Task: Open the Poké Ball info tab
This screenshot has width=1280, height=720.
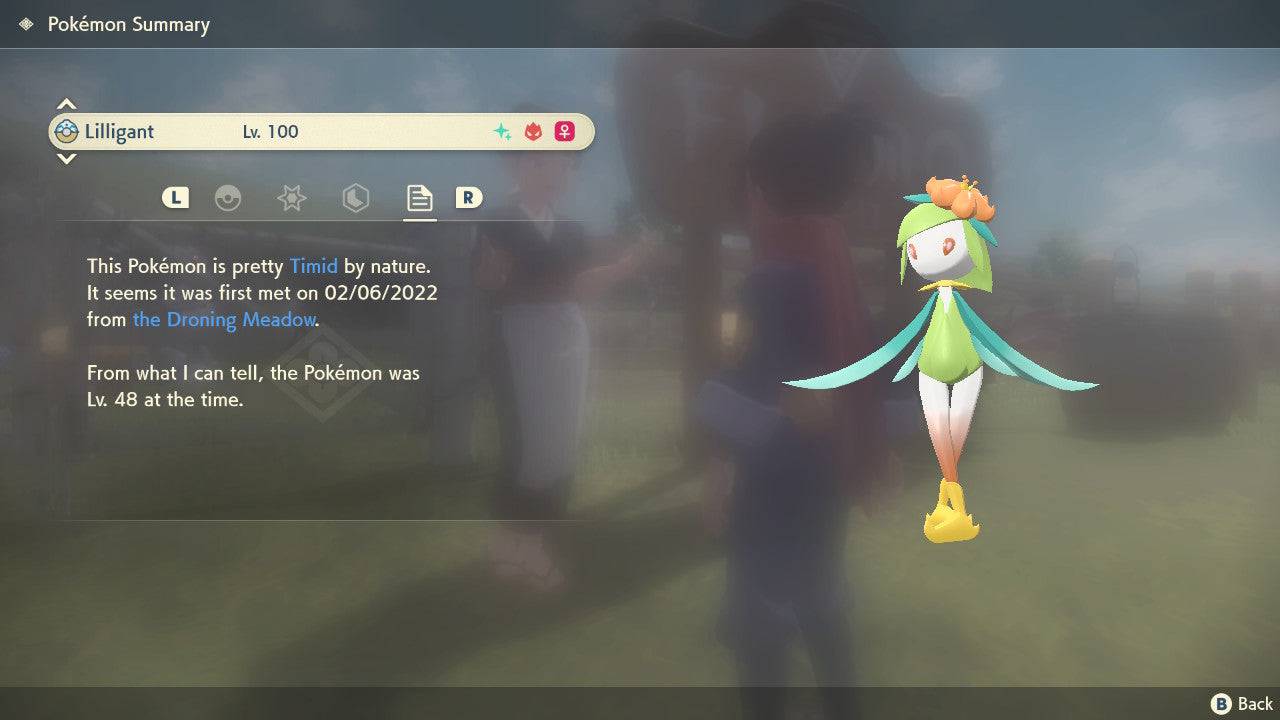Action: (x=230, y=198)
